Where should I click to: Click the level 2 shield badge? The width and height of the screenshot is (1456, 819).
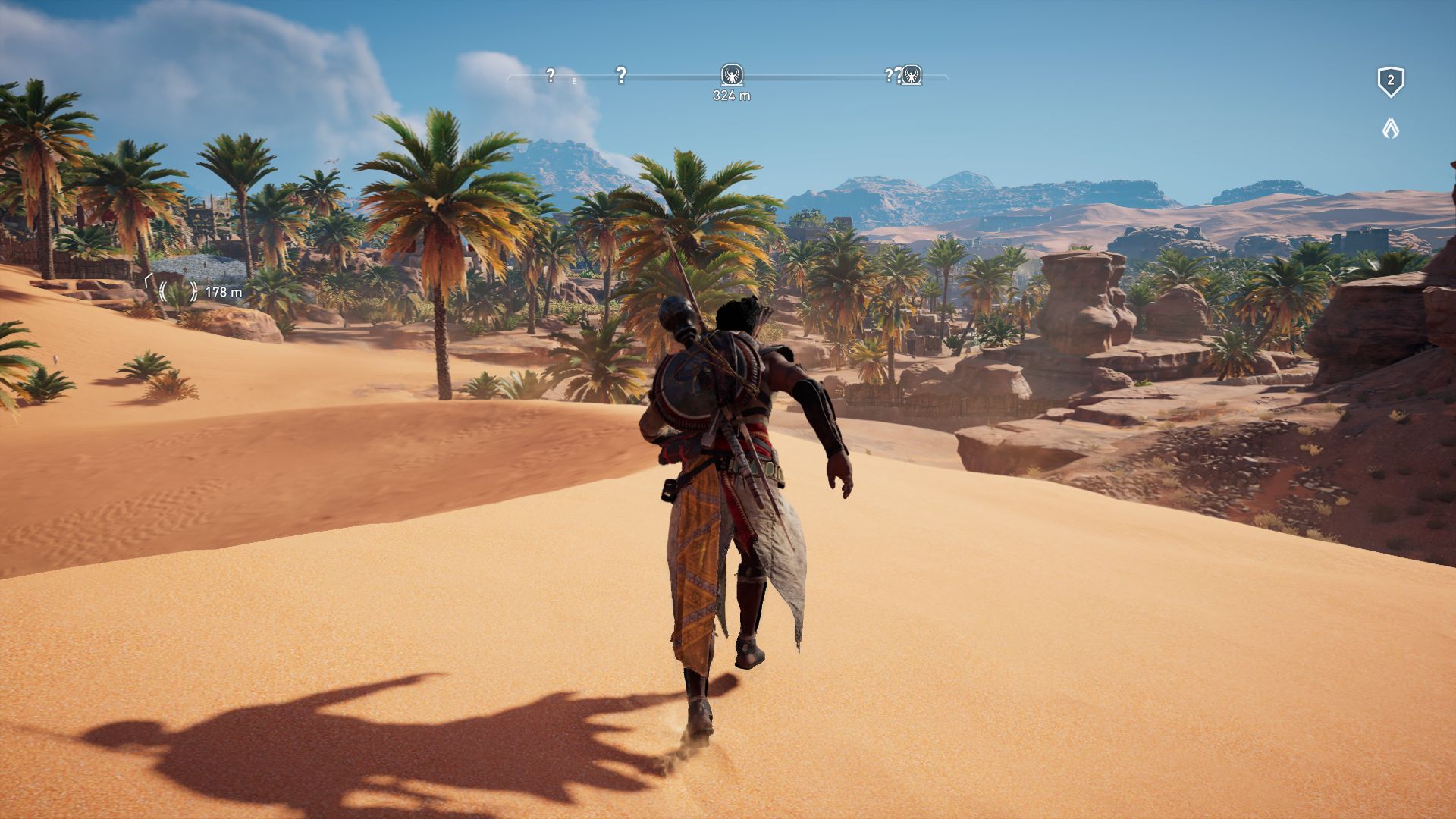[x=1390, y=81]
